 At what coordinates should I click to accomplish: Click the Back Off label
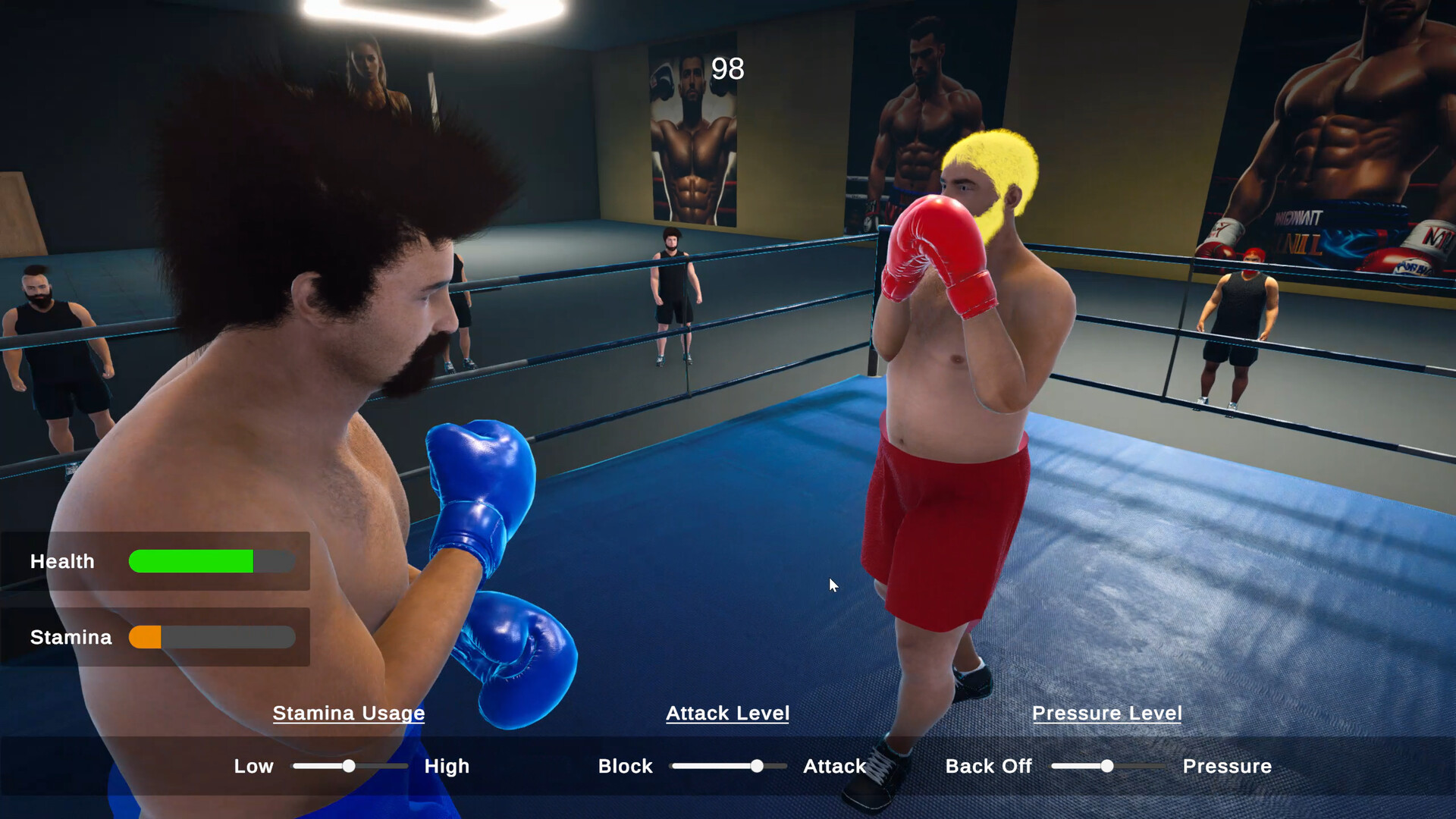click(x=988, y=767)
